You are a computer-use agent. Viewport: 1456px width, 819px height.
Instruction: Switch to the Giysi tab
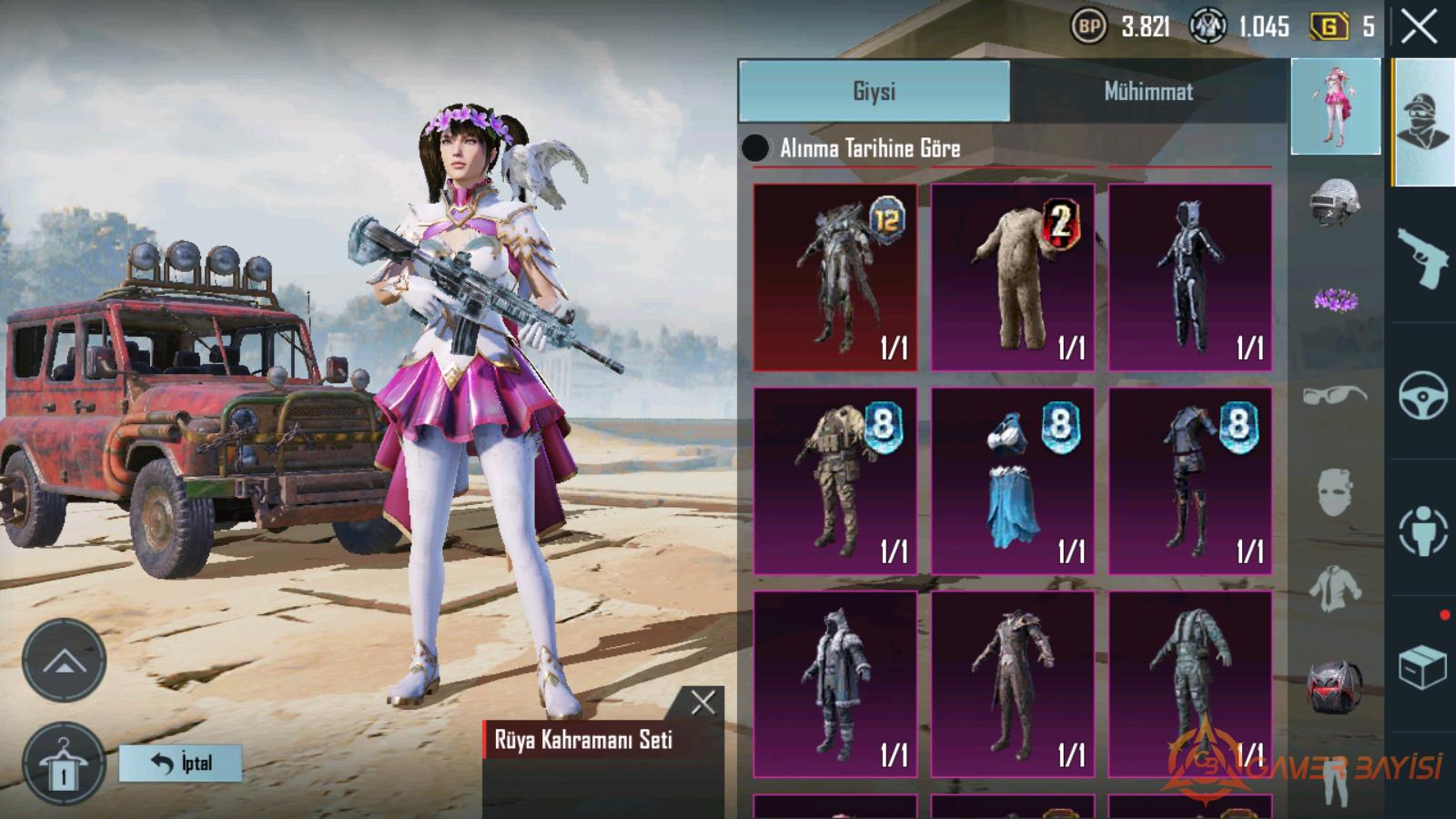[x=874, y=91]
